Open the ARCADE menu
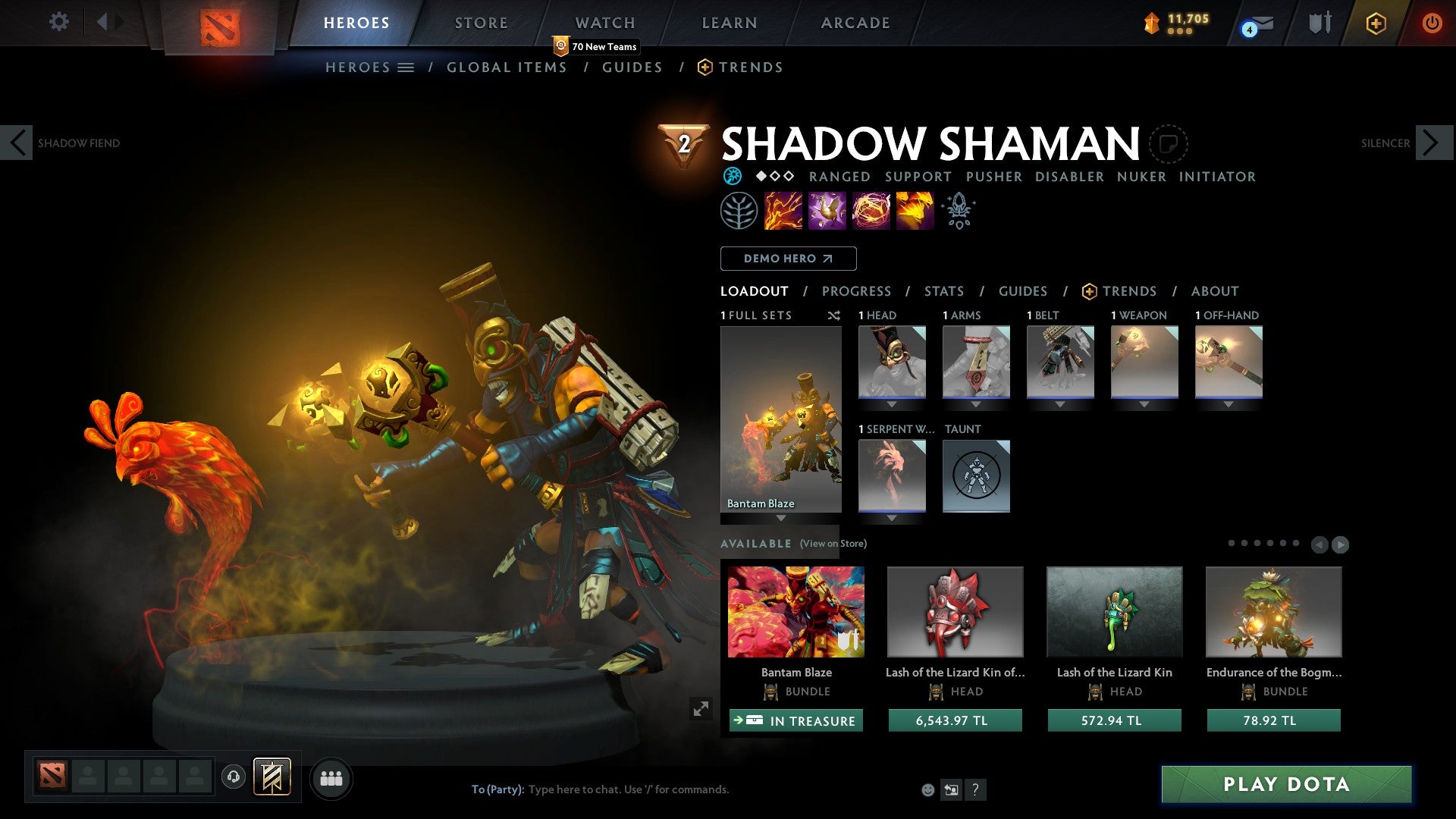Screen dimensions: 1456x819 click(855, 22)
